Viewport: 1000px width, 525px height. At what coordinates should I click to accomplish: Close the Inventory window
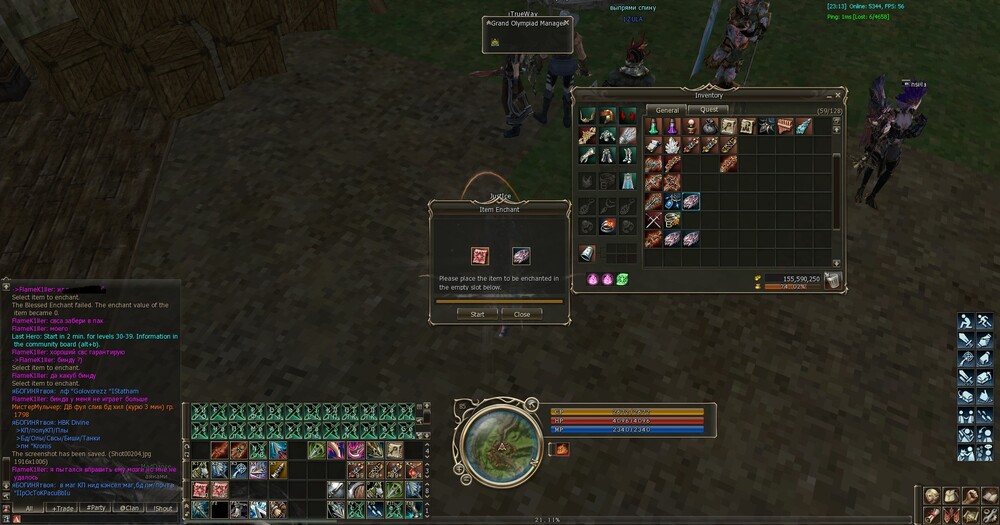838,96
